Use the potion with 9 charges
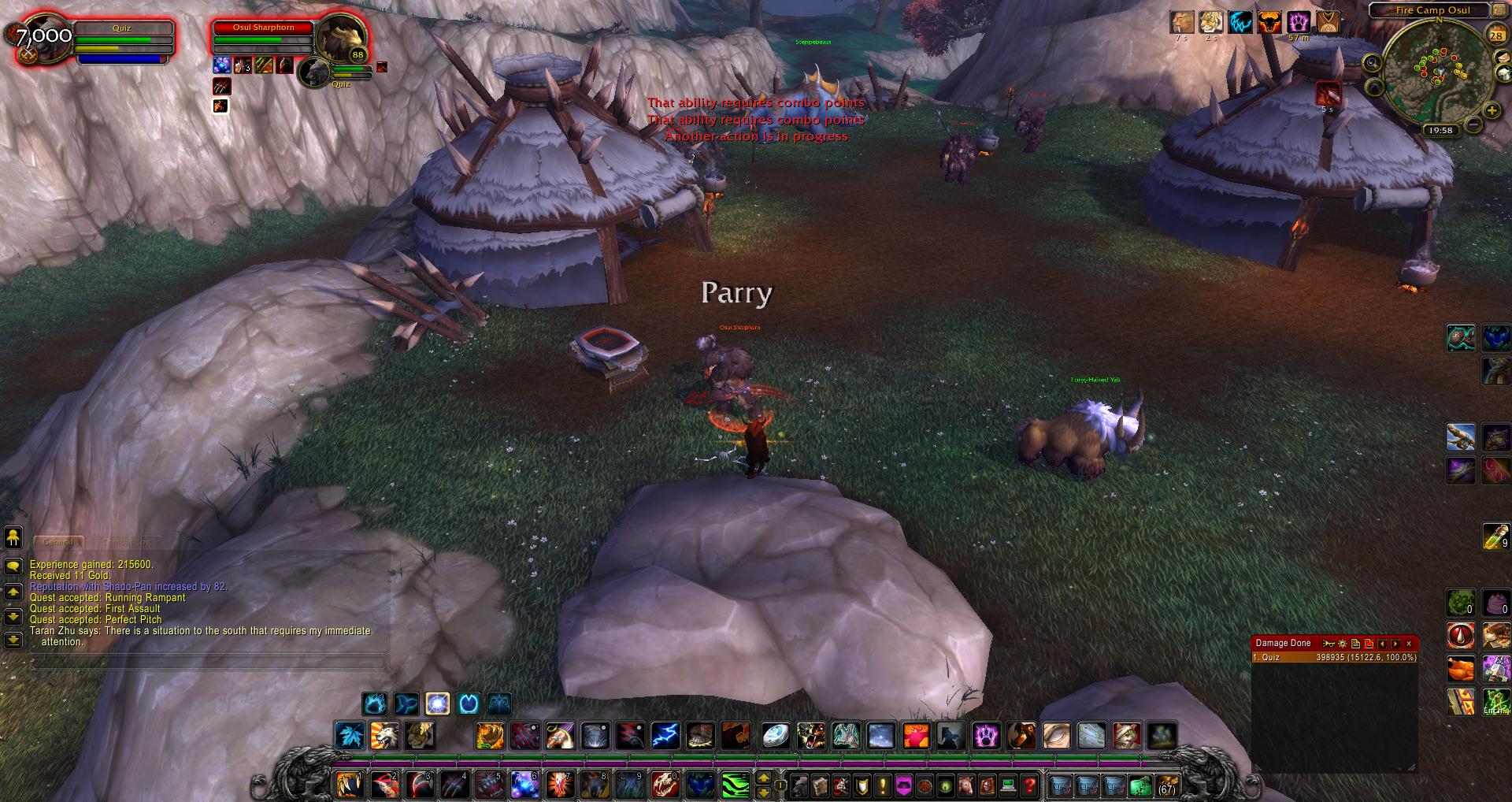The height and width of the screenshot is (802, 1512). click(x=1495, y=537)
